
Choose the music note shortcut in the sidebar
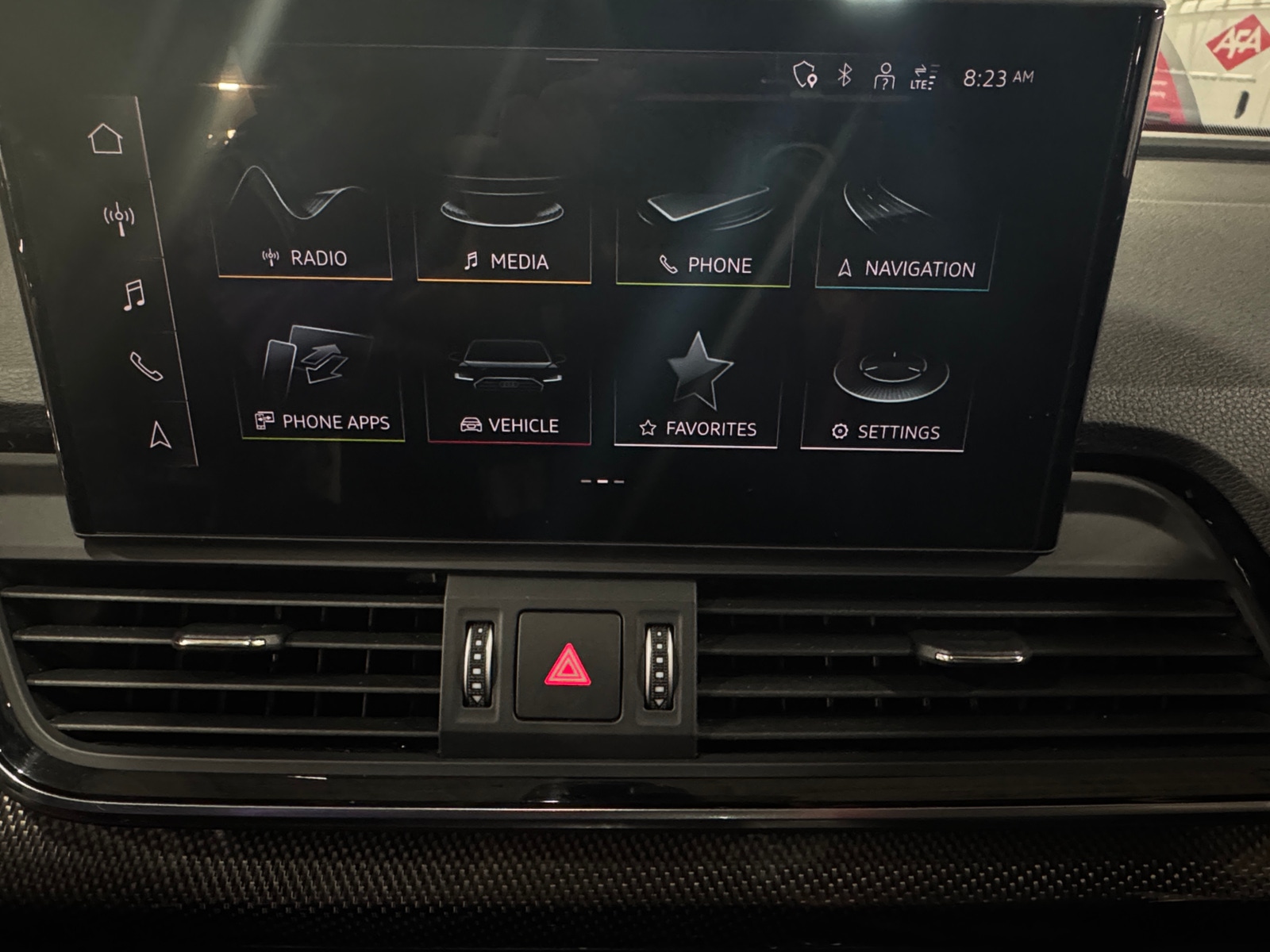coord(133,294)
